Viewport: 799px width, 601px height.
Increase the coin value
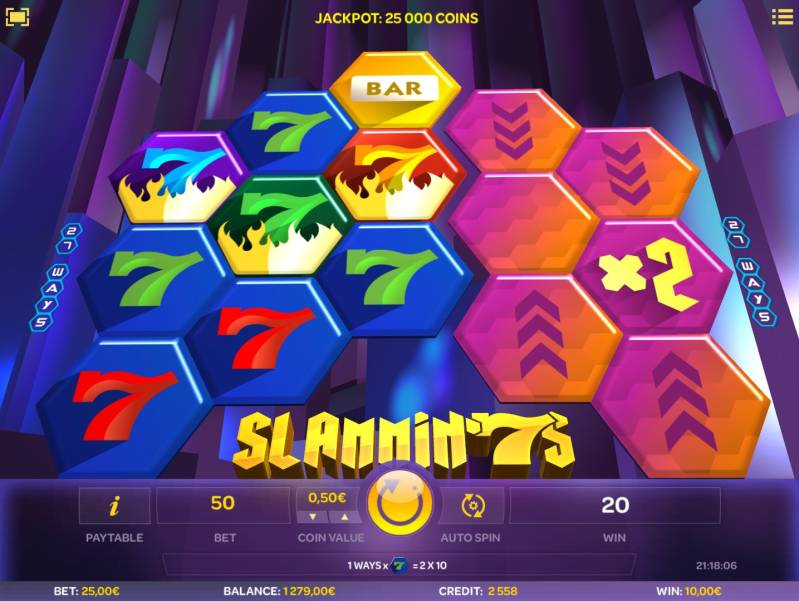tap(345, 517)
